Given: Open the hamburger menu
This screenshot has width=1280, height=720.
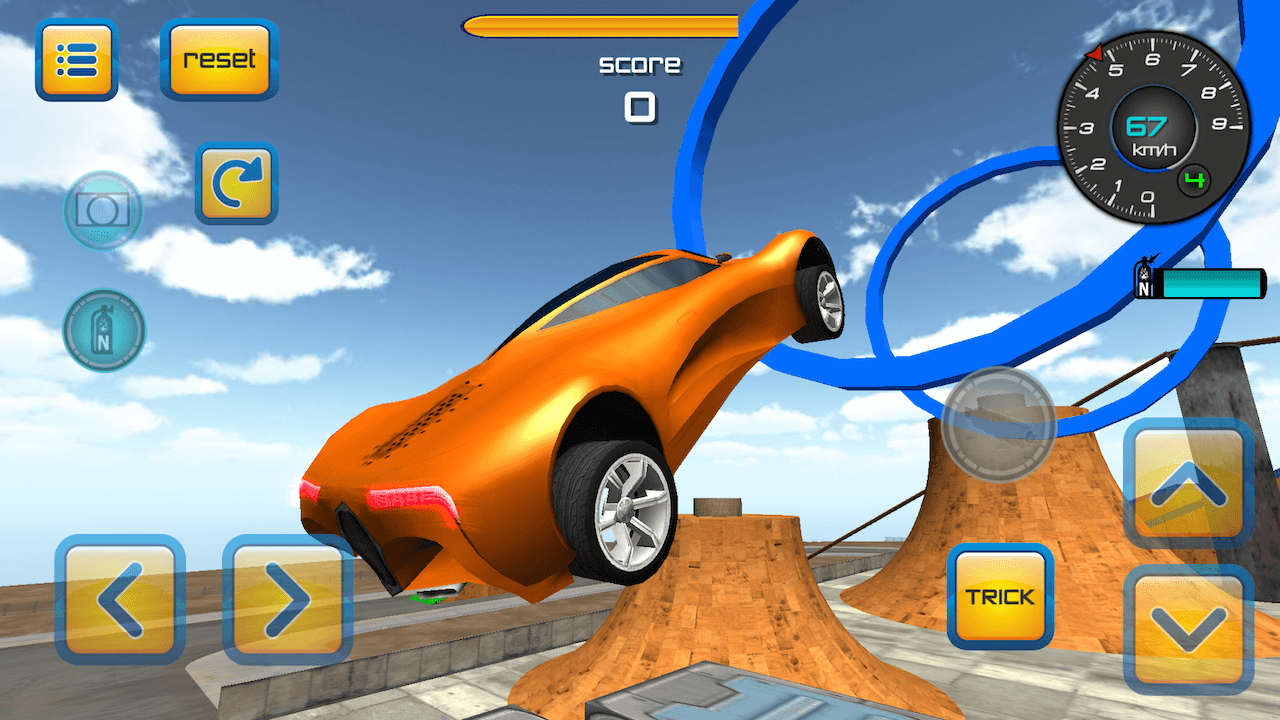Looking at the screenshot, I should [76, 62].
